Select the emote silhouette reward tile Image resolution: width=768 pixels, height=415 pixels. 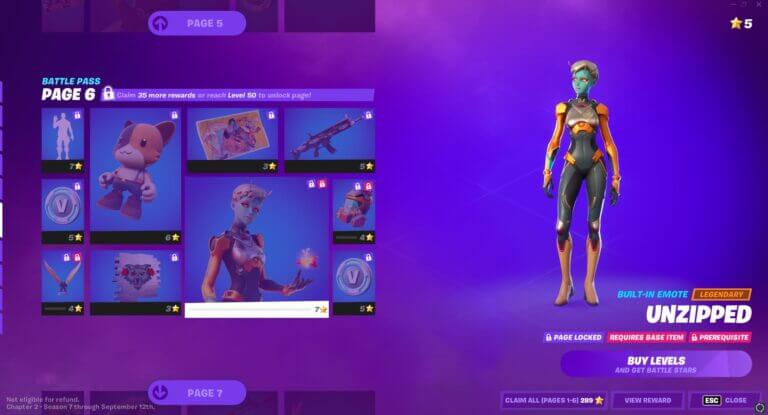pos(62,140)
